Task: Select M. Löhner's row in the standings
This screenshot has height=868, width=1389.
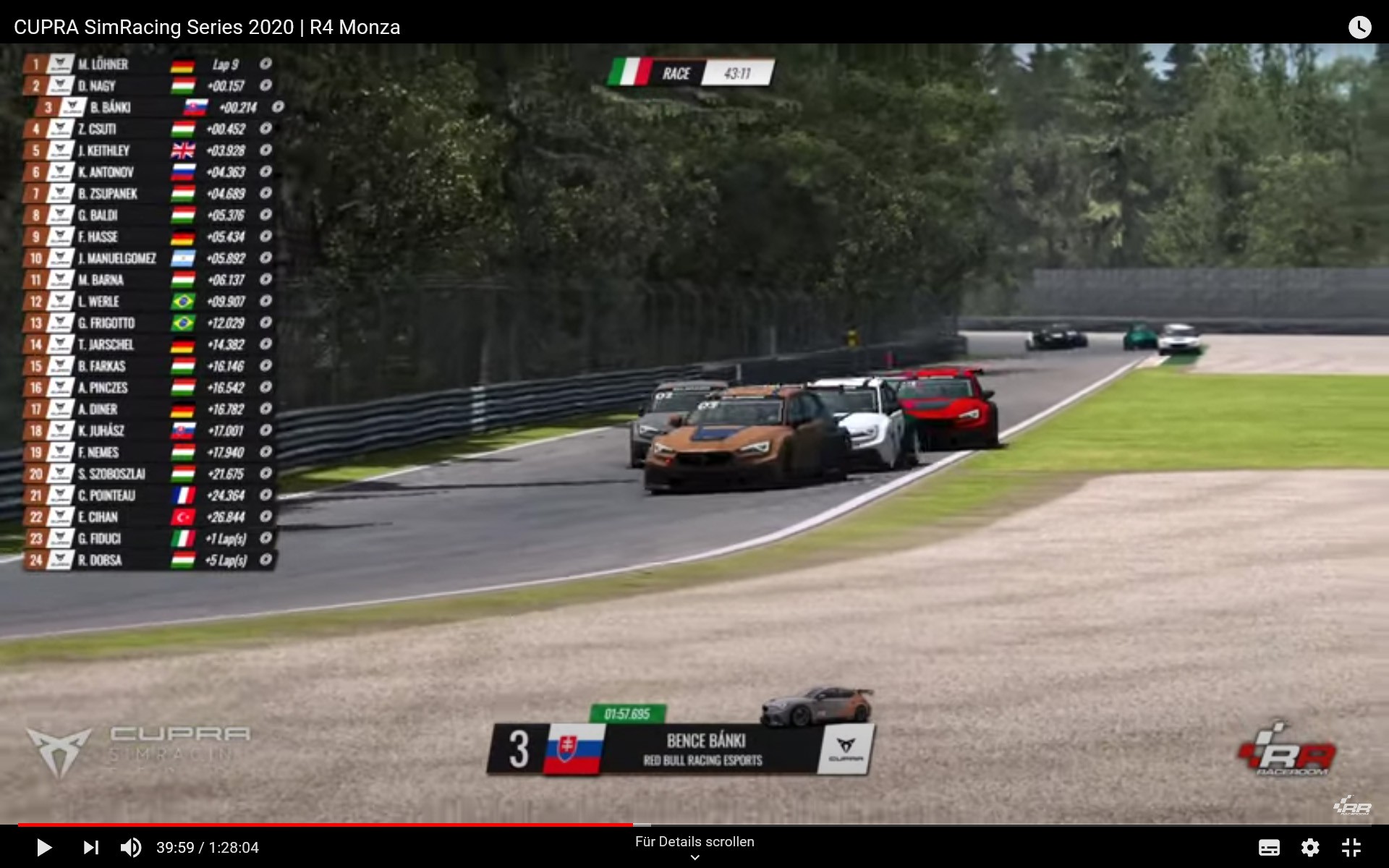Action: [148, 64]
